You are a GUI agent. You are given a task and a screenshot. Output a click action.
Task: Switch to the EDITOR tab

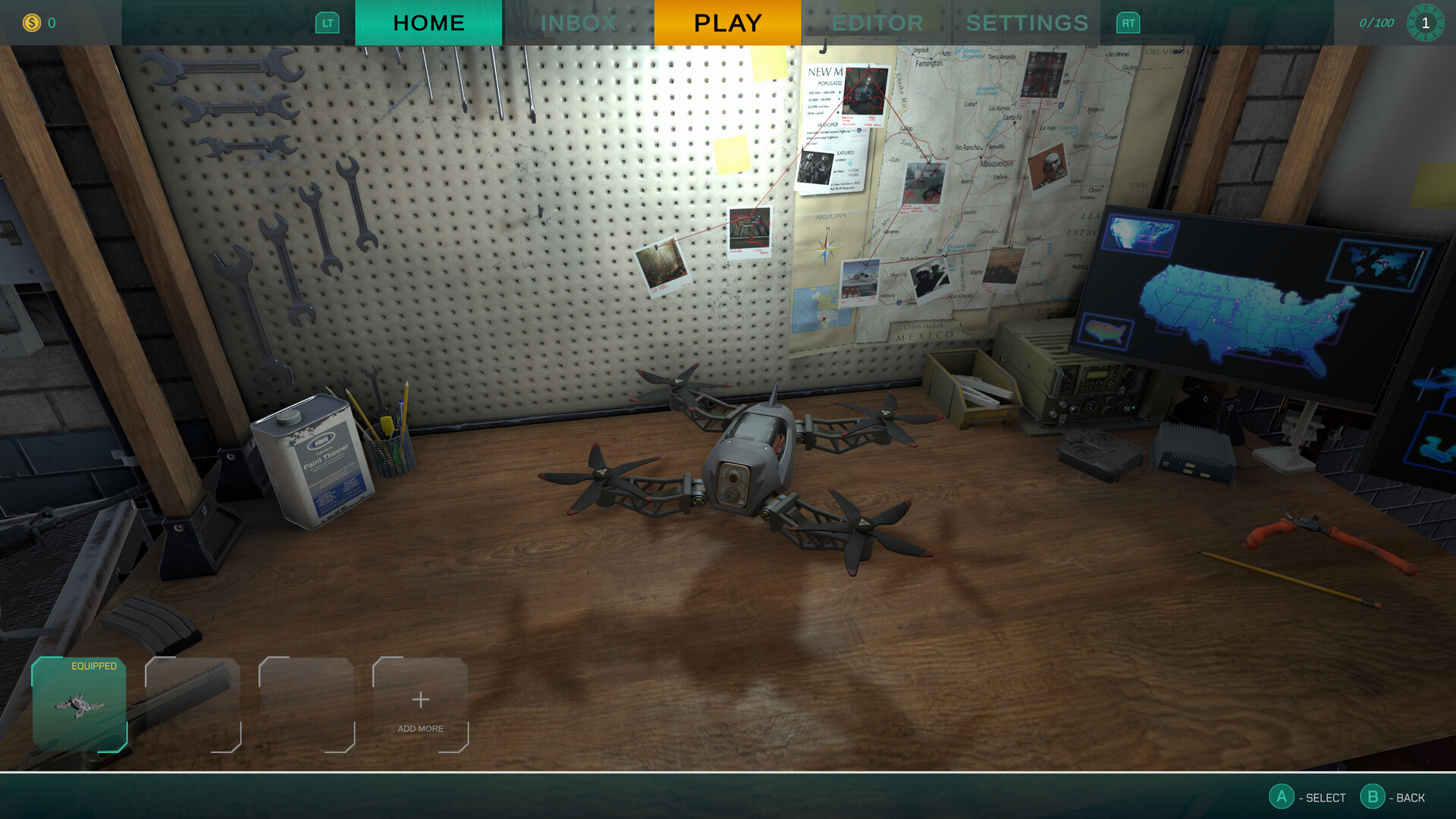click(x=877, y=23)
